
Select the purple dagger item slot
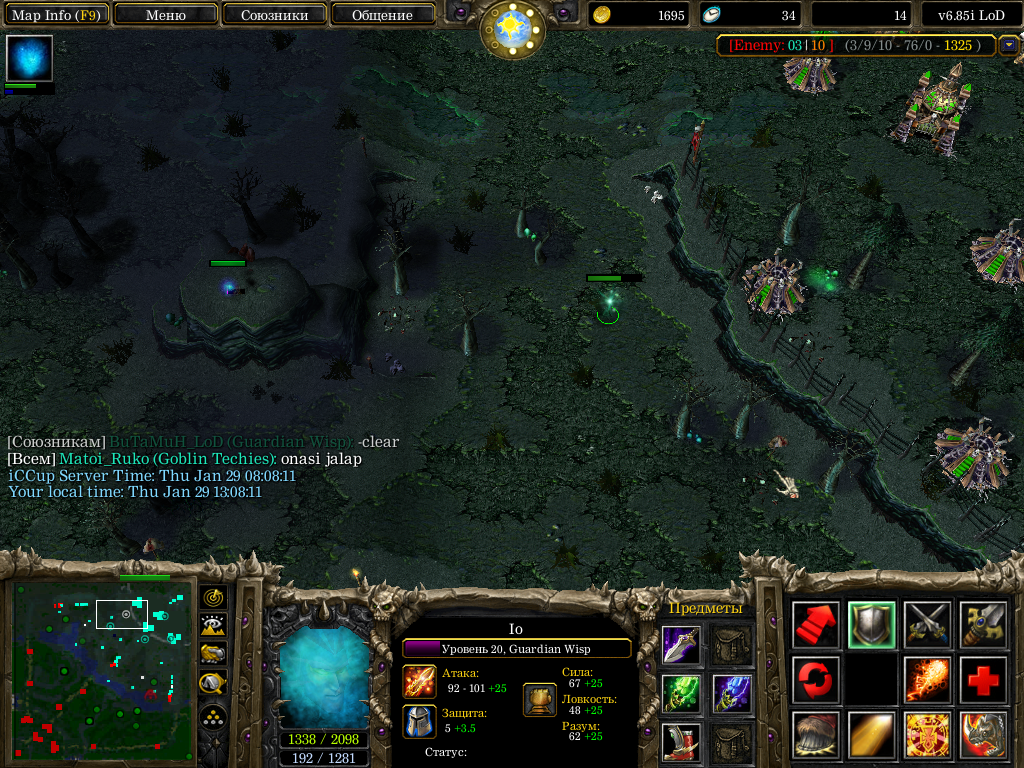[x=680, y=645]
